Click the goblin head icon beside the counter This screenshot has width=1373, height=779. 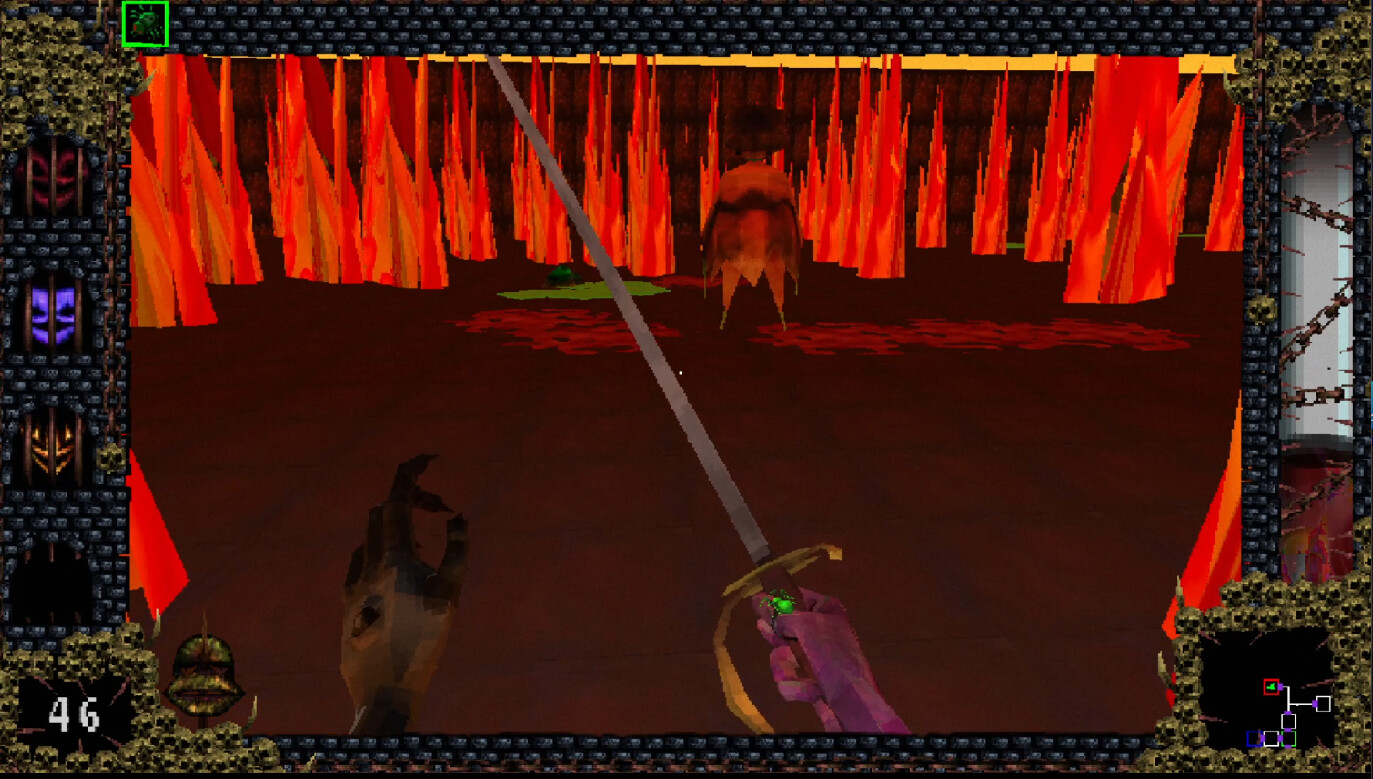205,675
